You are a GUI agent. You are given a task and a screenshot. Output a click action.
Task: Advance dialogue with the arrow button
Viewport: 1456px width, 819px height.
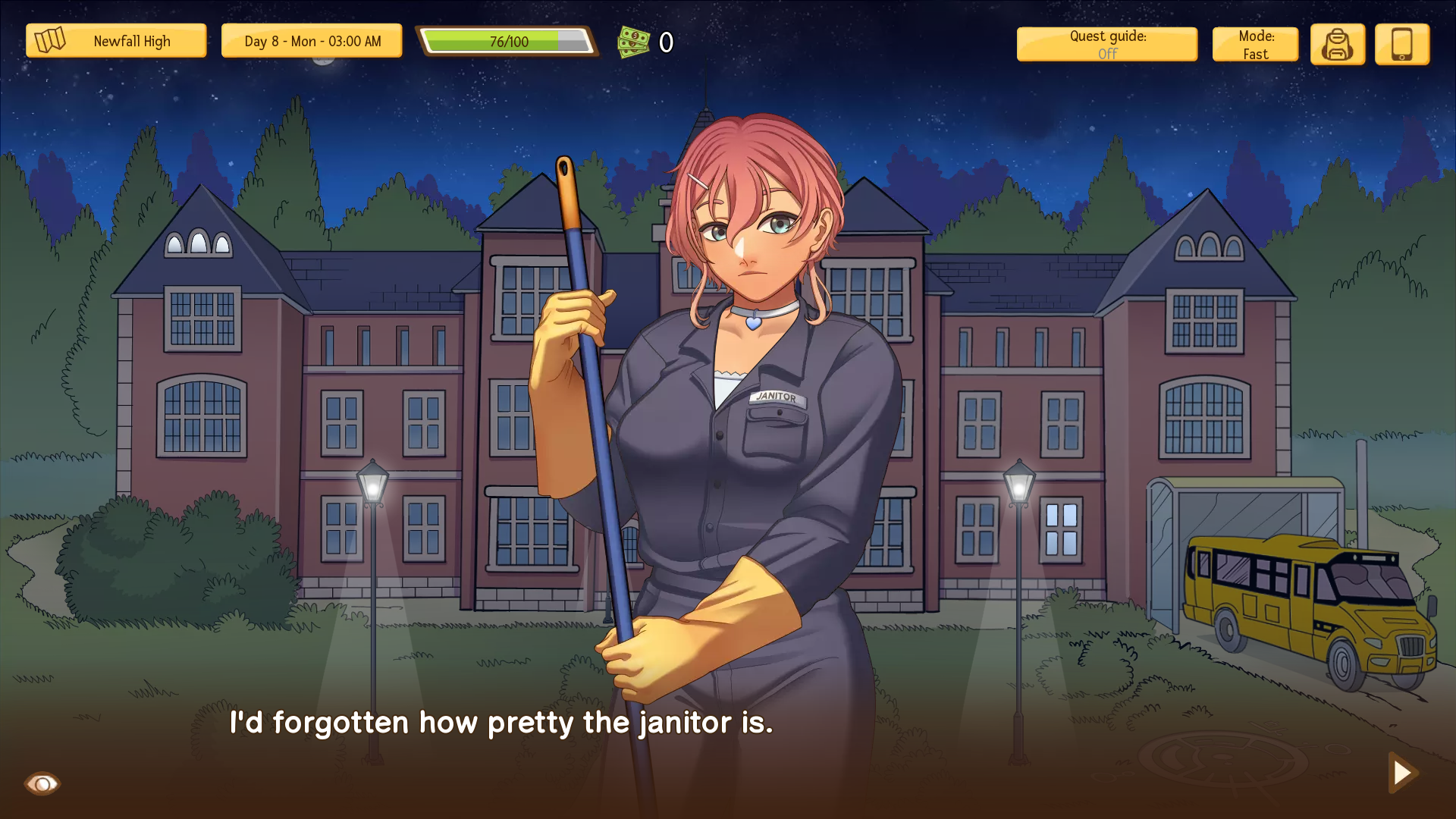coord(1401,772)
